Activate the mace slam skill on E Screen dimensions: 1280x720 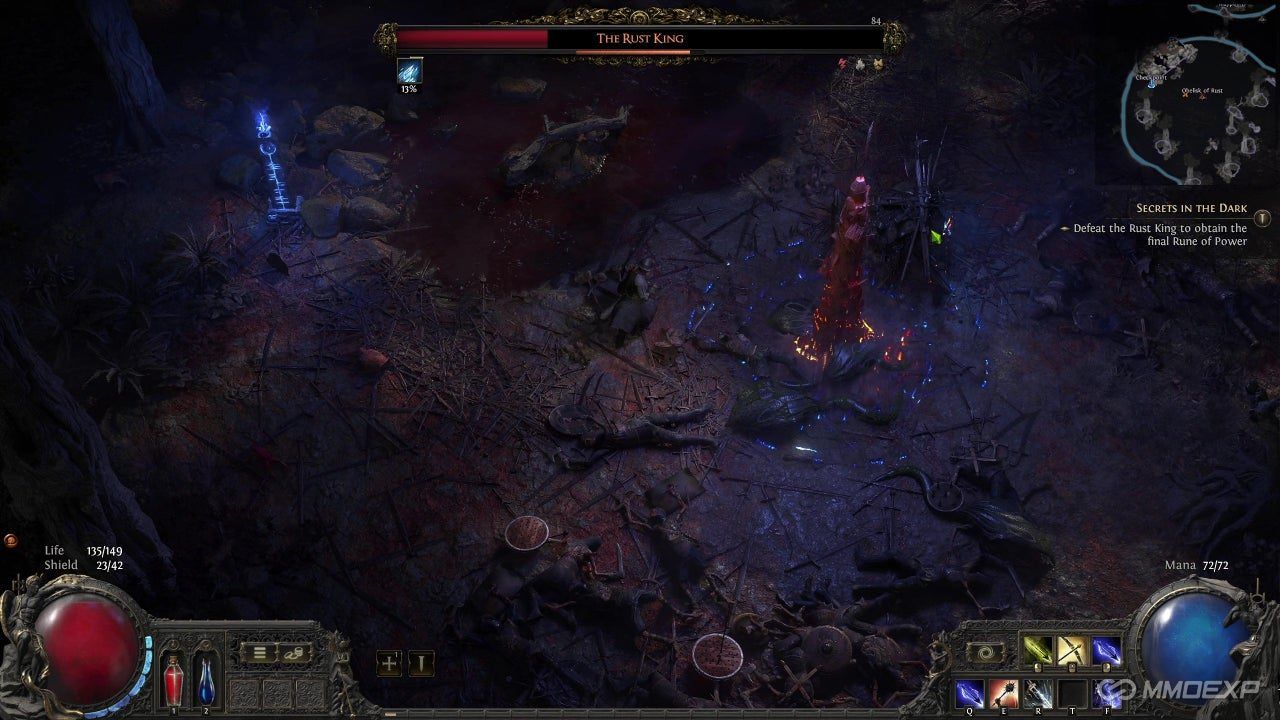coord(1005,693)
